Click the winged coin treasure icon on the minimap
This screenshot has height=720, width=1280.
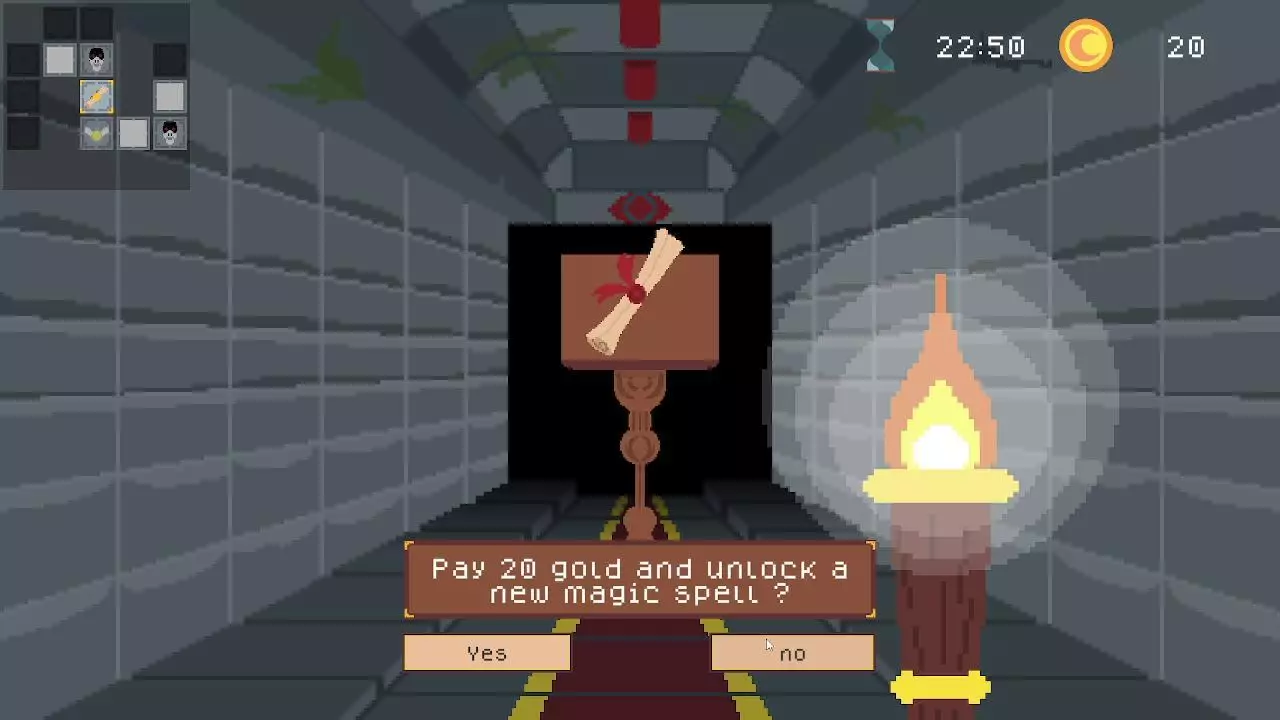95,131
